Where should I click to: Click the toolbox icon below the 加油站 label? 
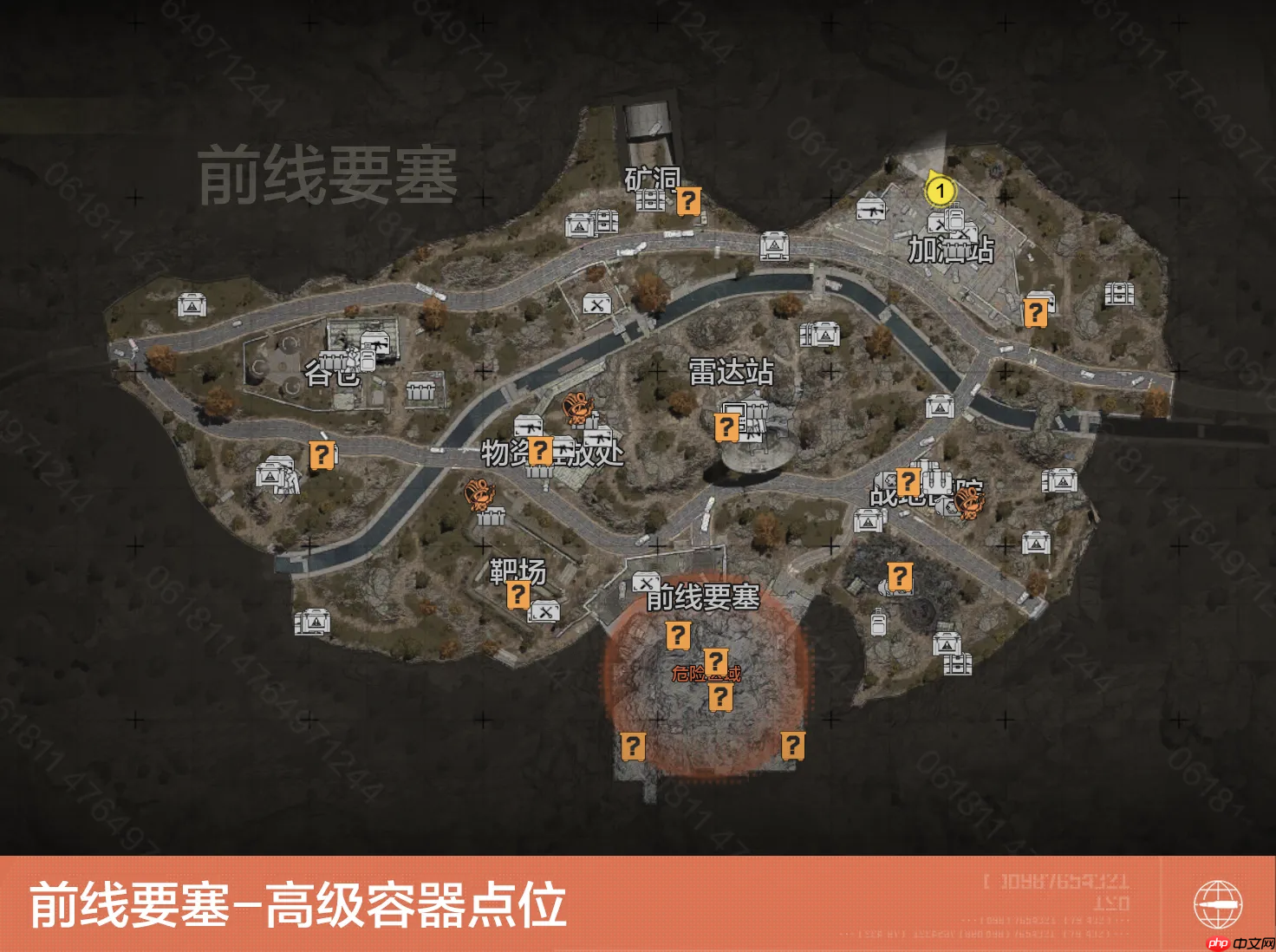pos(965,232)
